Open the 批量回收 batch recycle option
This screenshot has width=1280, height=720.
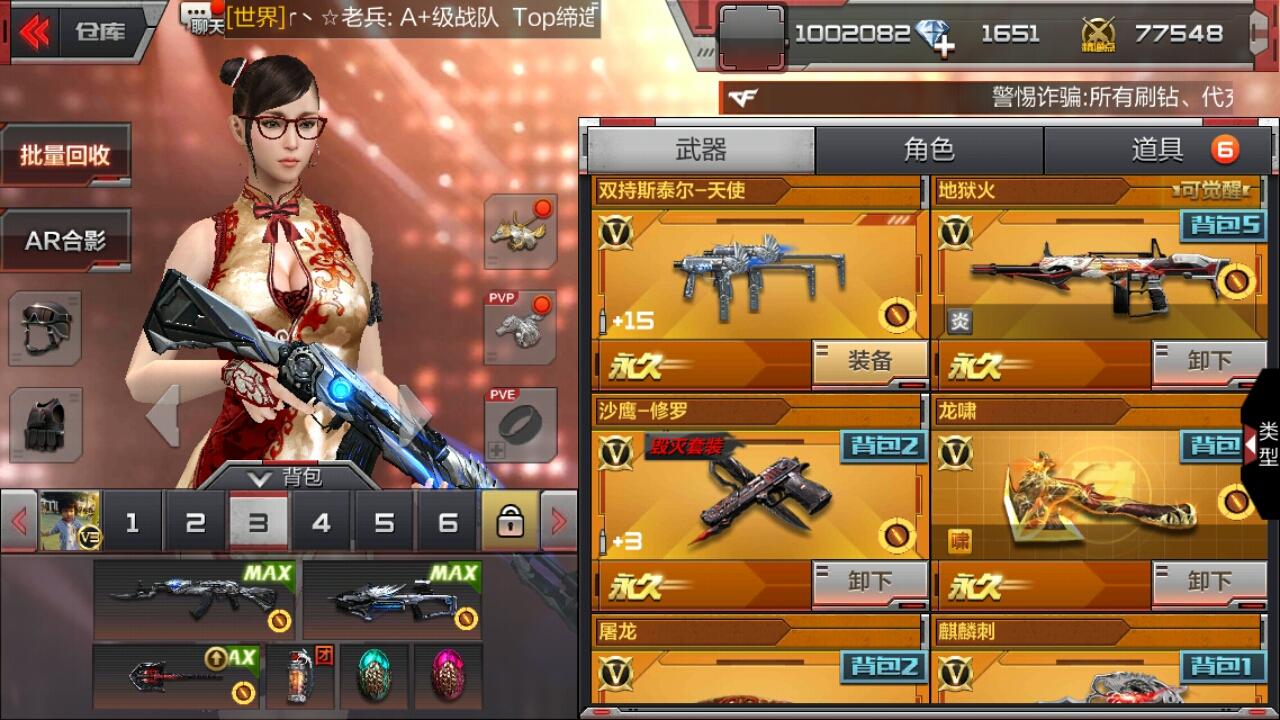(x=65, y=155)
